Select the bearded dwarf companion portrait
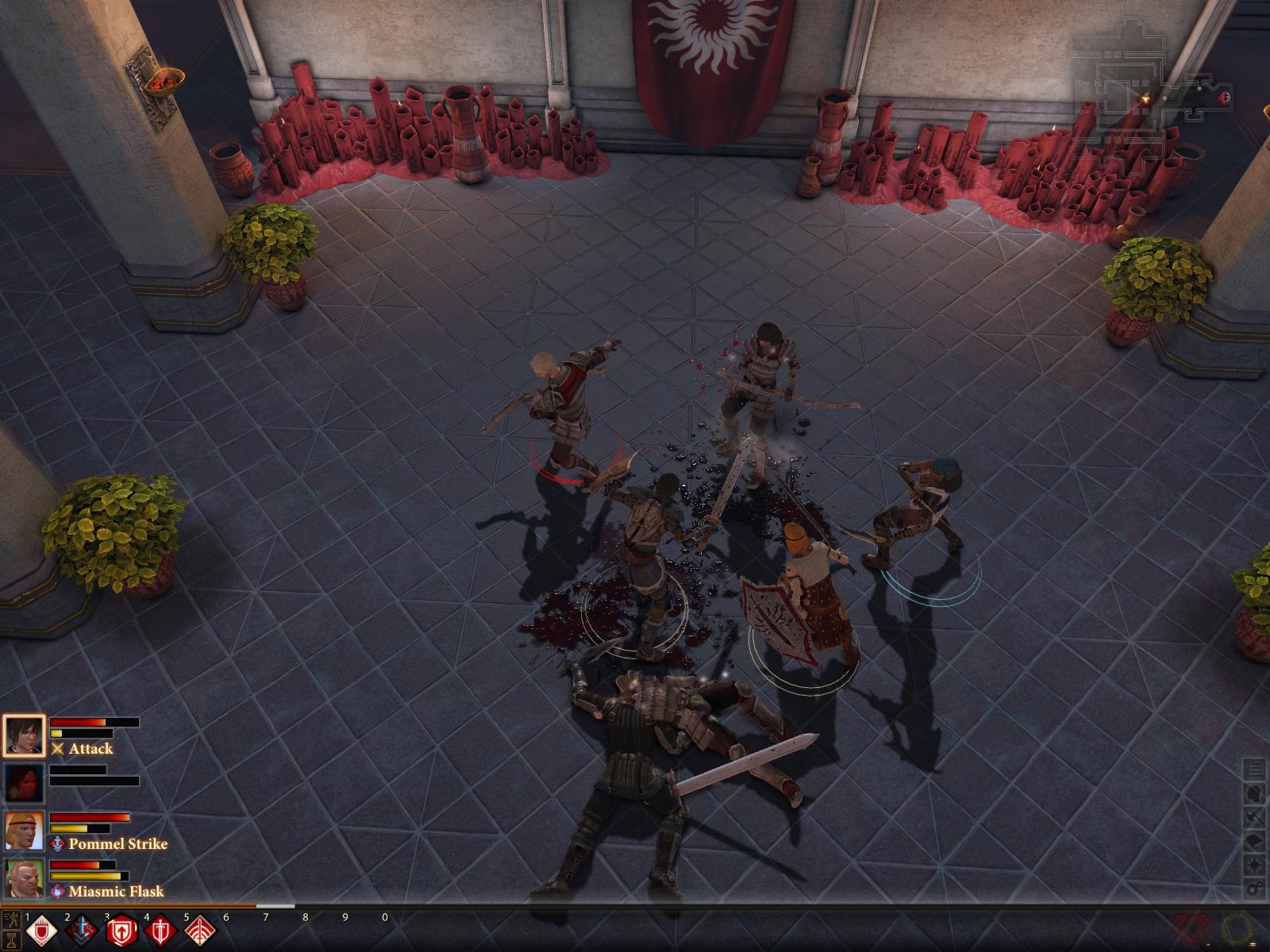This screenshot has width=1270, height=952. tap(23, 878)
